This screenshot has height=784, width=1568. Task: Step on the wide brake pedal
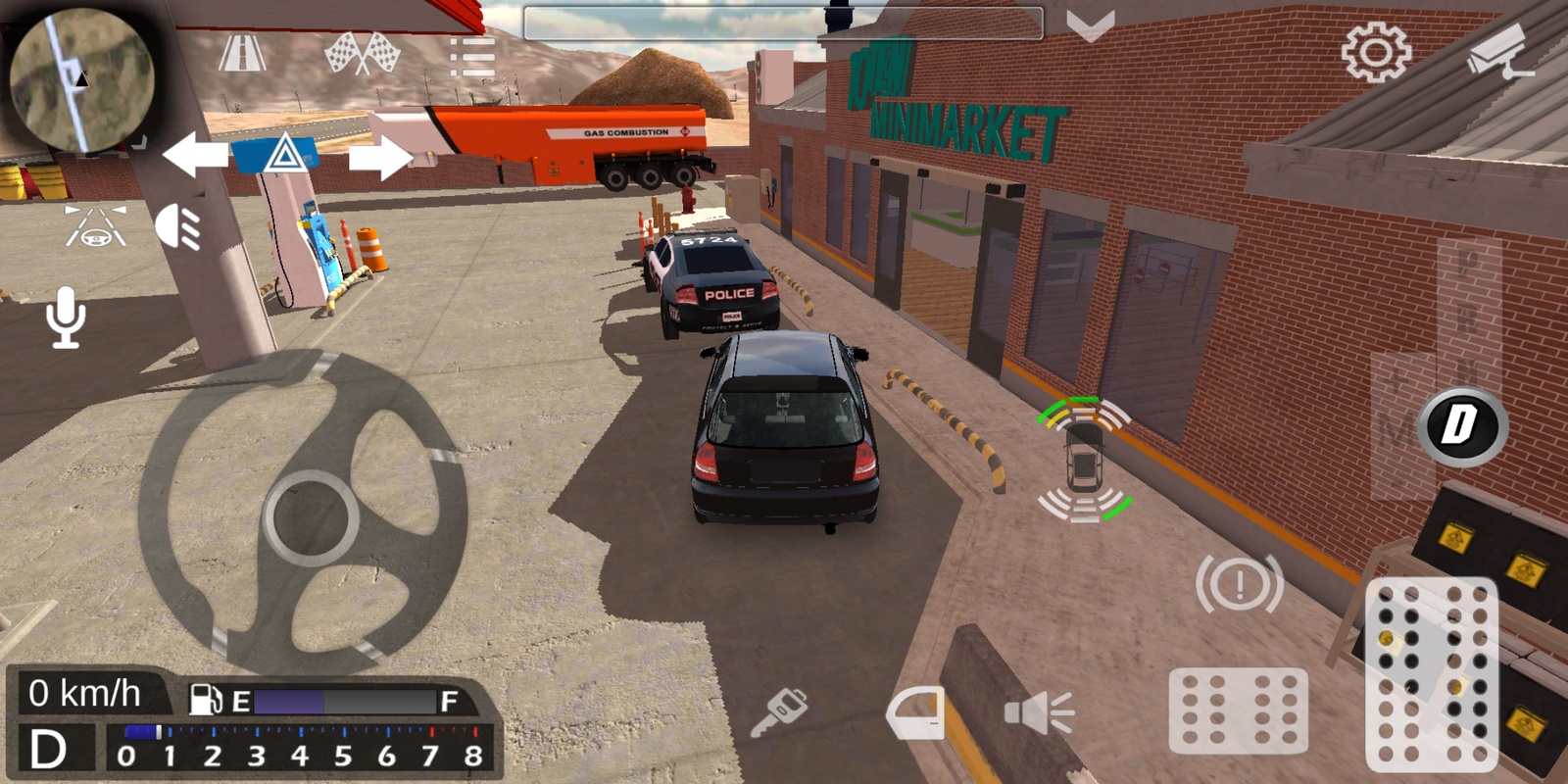(1238, 710)
